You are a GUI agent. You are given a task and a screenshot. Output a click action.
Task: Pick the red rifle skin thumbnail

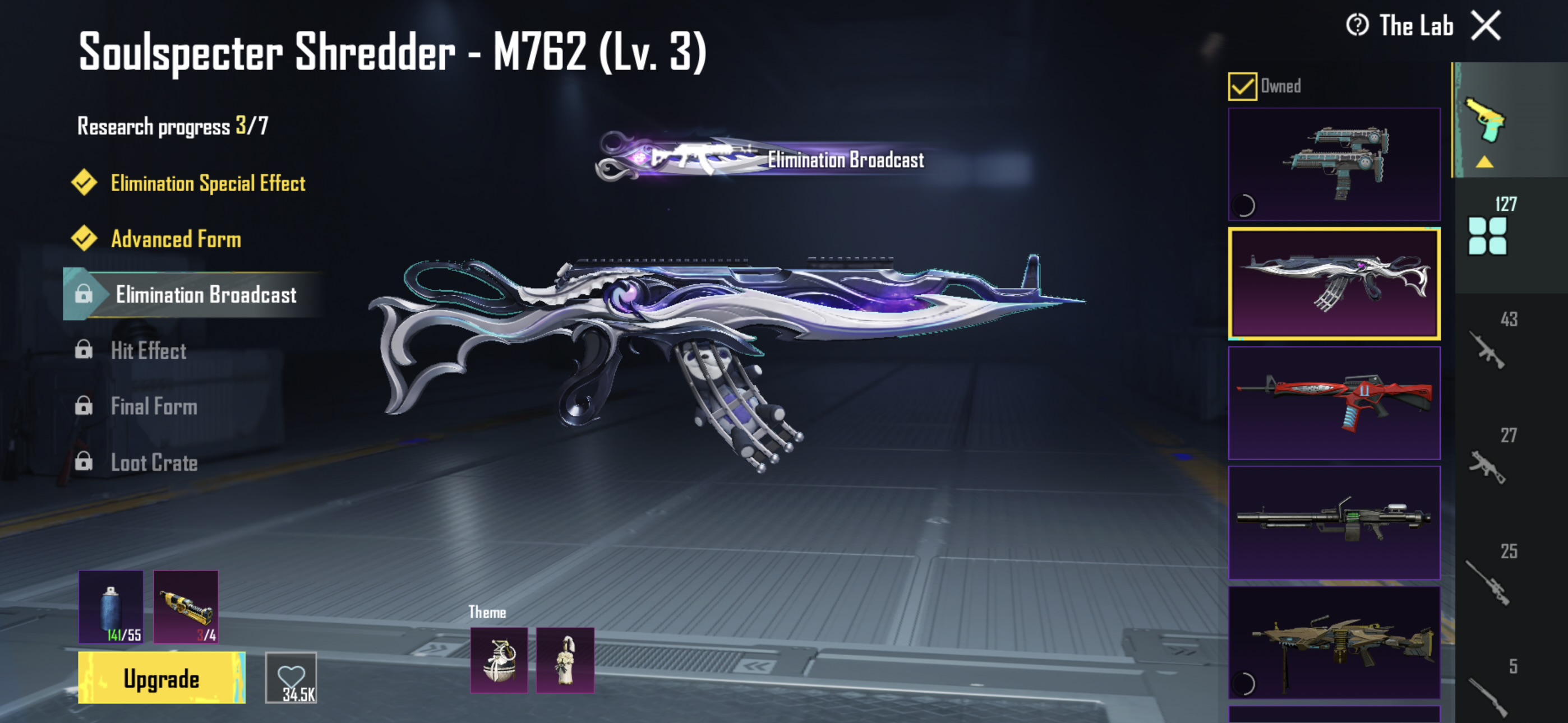1334,403
